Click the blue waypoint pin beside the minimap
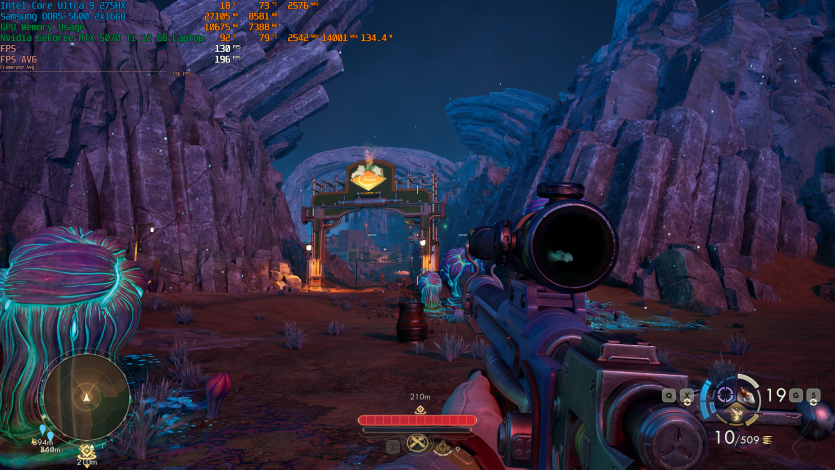 coord(44,431)
